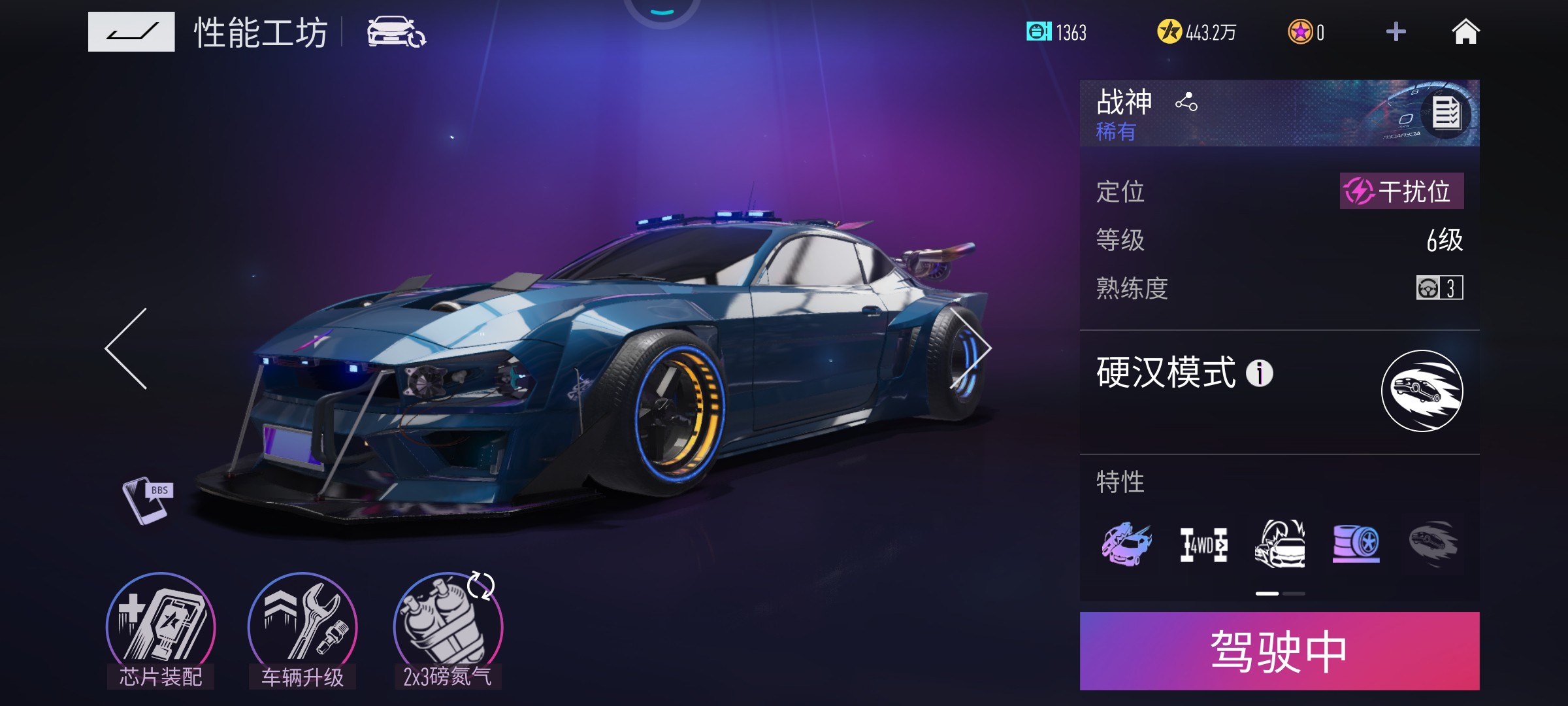Go back using the top-left arrow button
This screenshot has height=706, width=1568.
(131, 31)
